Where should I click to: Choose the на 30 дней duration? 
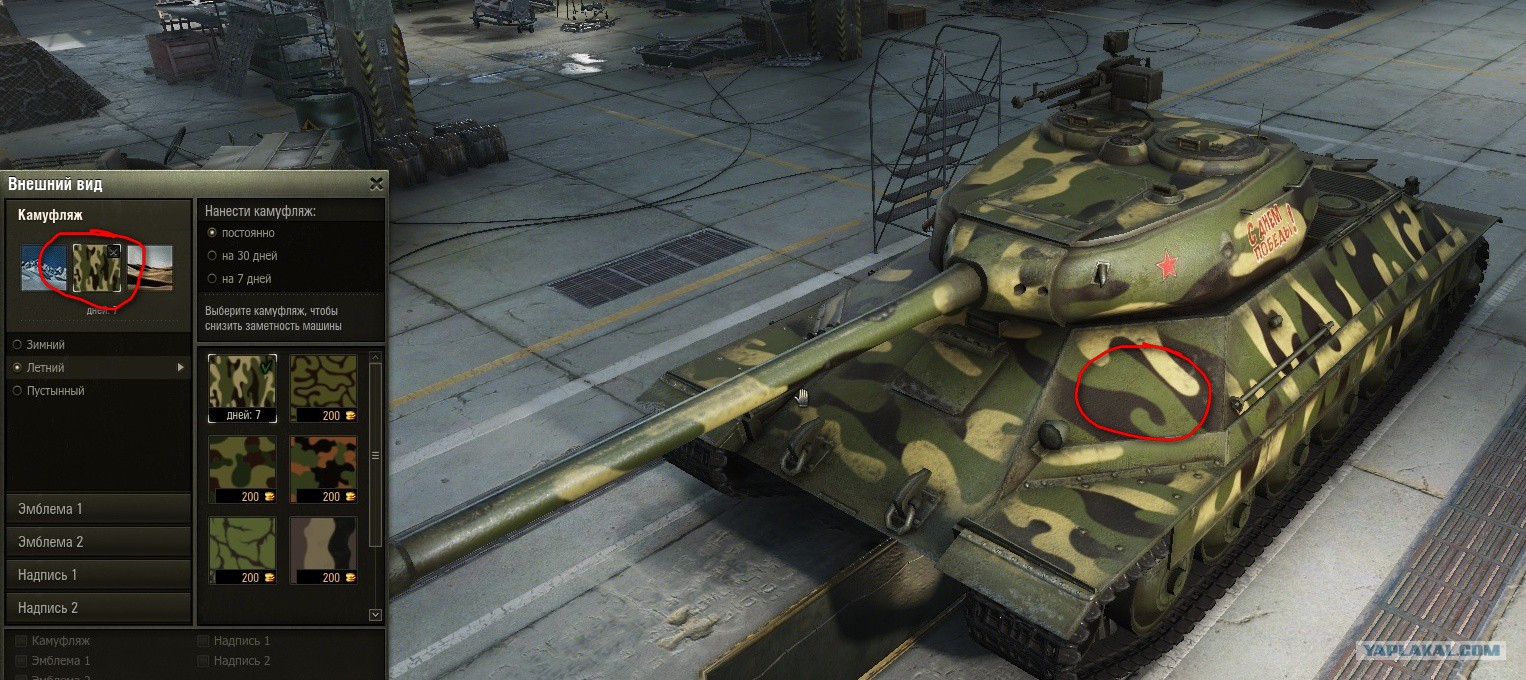point(211,256)
